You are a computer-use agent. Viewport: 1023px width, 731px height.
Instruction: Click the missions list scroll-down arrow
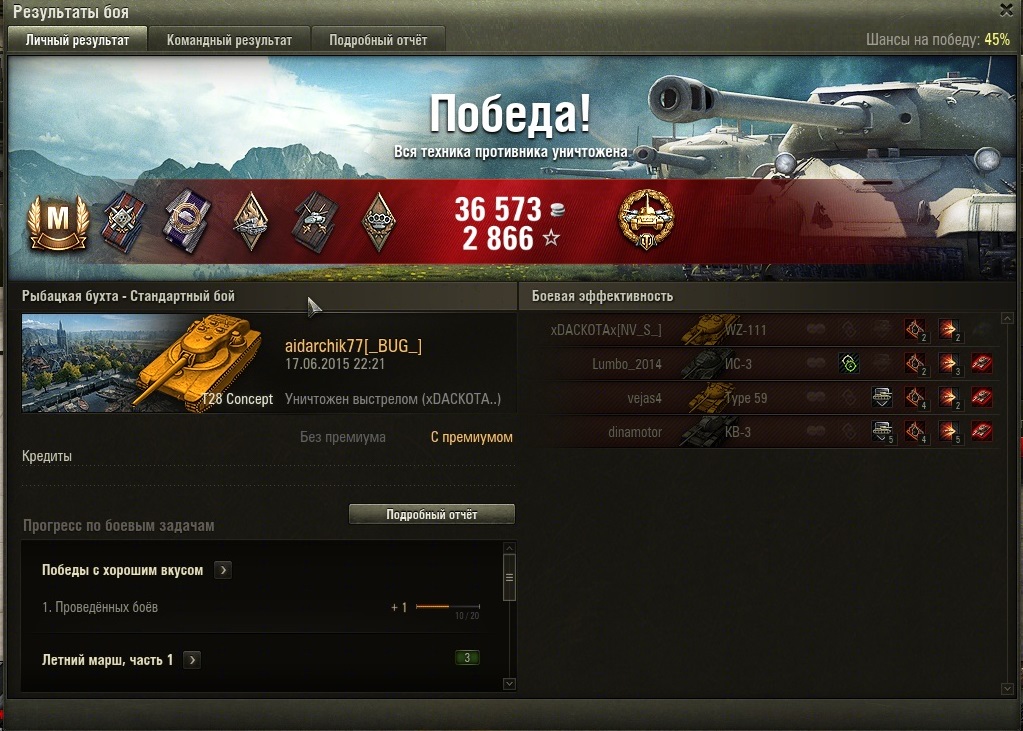point(509,684)
